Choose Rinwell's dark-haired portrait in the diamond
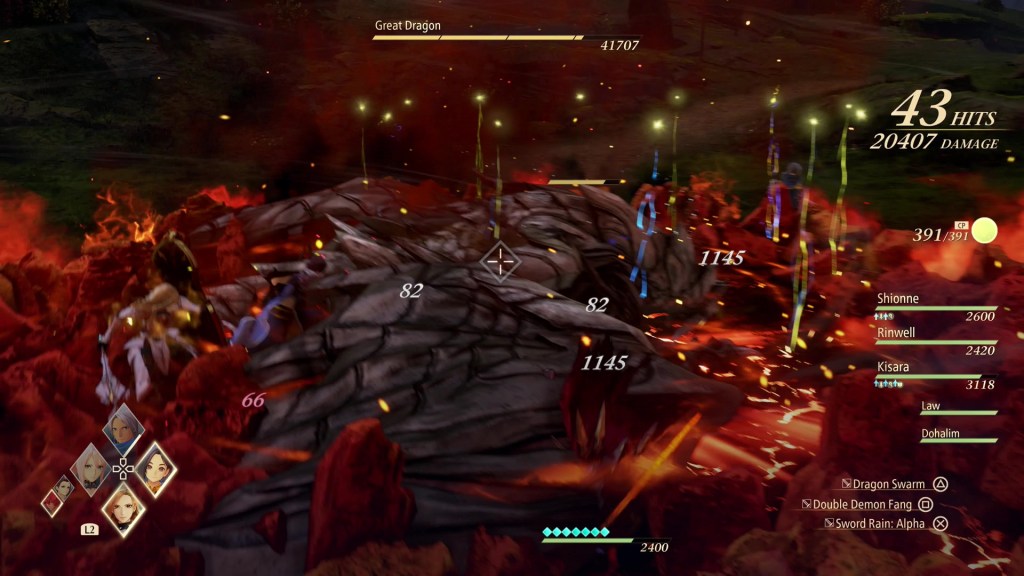 [x=155, y=468]
